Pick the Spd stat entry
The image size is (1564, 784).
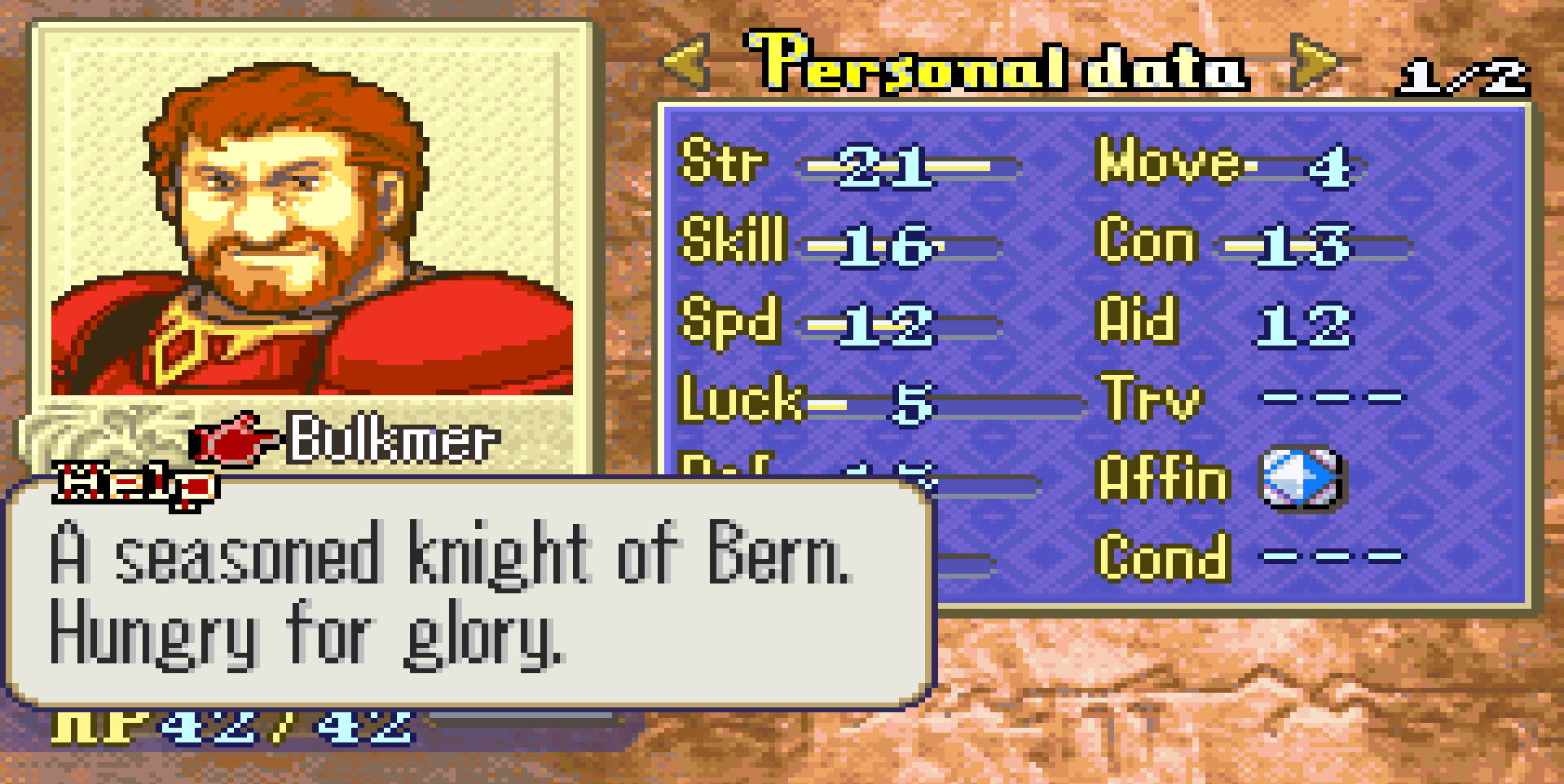[839, 323]
